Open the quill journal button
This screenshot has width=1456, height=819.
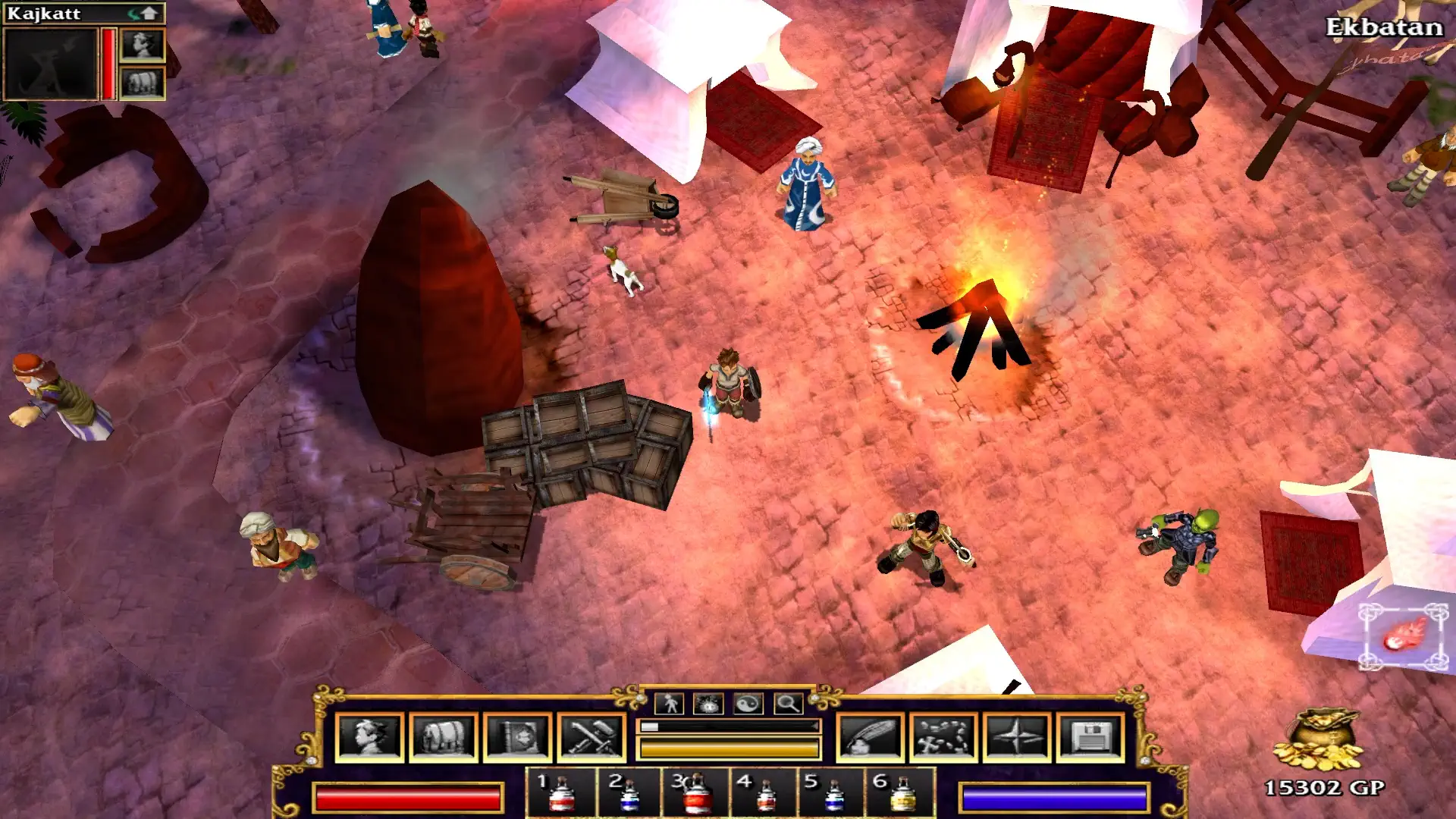click(x=870, y=736)
